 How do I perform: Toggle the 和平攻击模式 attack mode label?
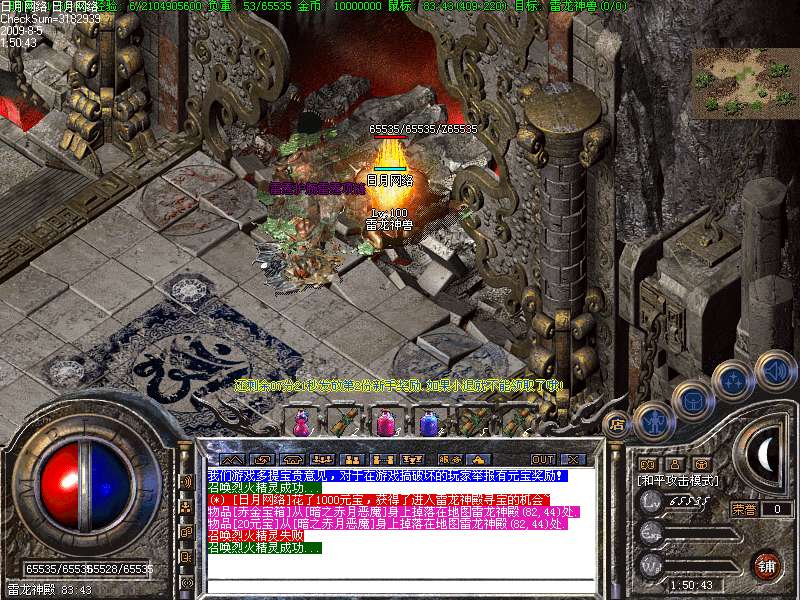coord(679,481)
